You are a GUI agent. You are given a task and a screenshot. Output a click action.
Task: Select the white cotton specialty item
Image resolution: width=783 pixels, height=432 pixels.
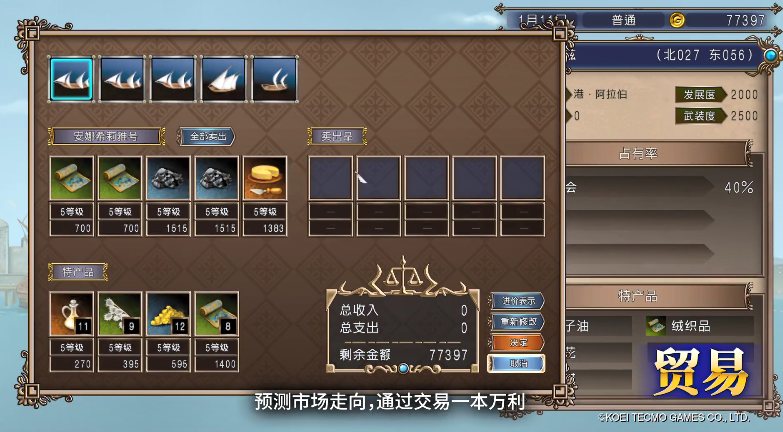[x=120, y=313]
